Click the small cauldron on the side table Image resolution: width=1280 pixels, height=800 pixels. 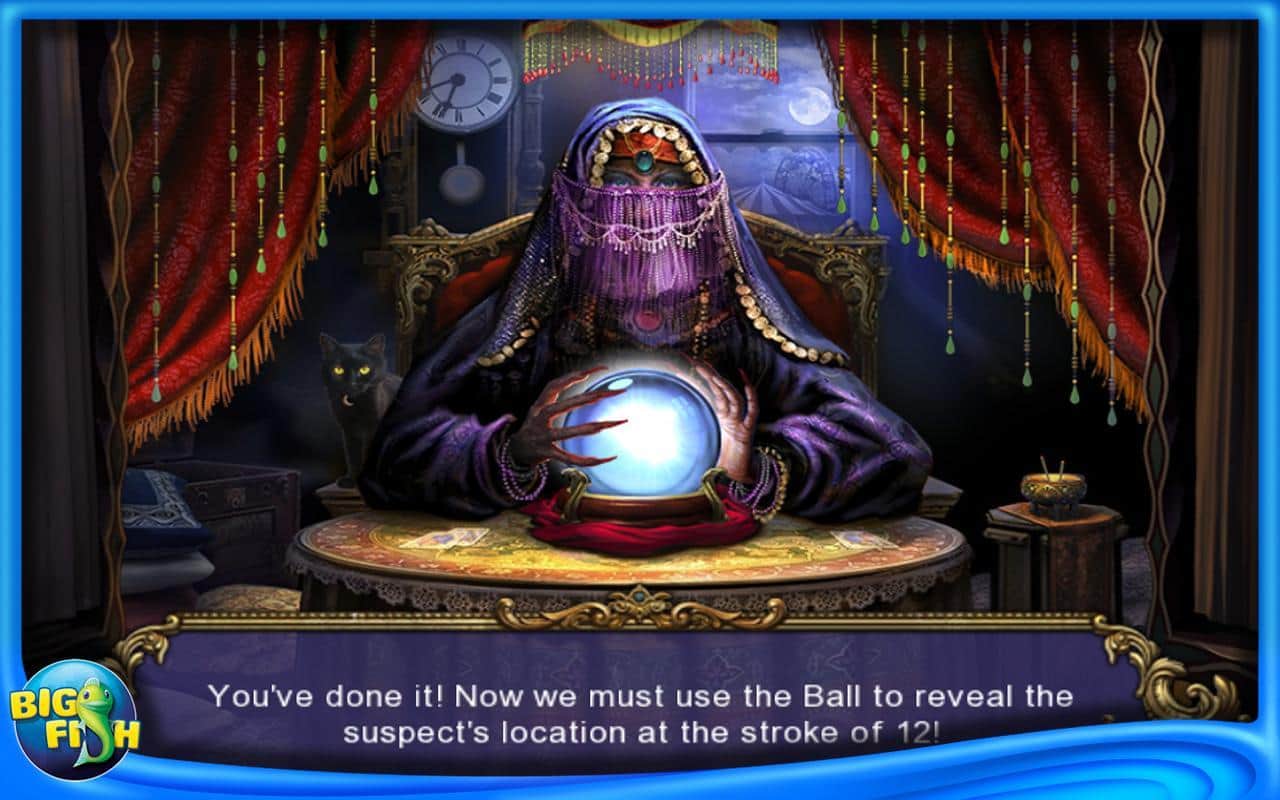1055,490
